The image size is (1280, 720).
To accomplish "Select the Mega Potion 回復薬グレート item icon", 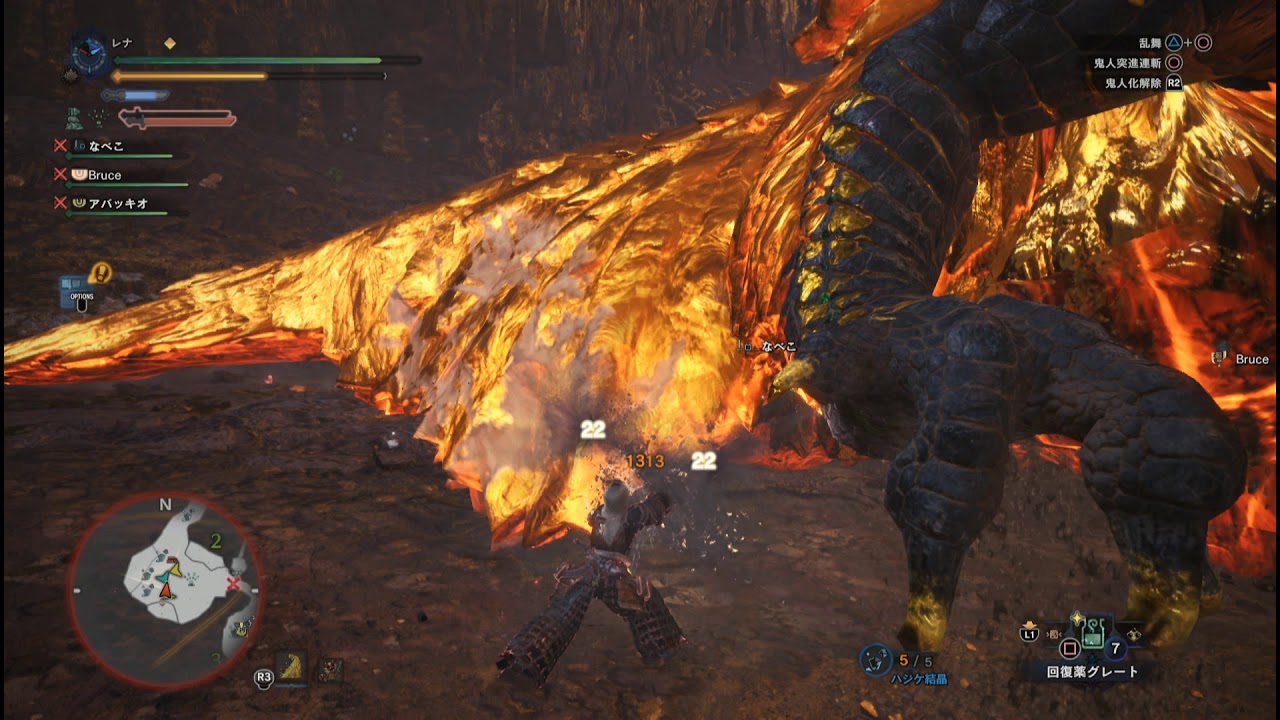I will 1093,635.
